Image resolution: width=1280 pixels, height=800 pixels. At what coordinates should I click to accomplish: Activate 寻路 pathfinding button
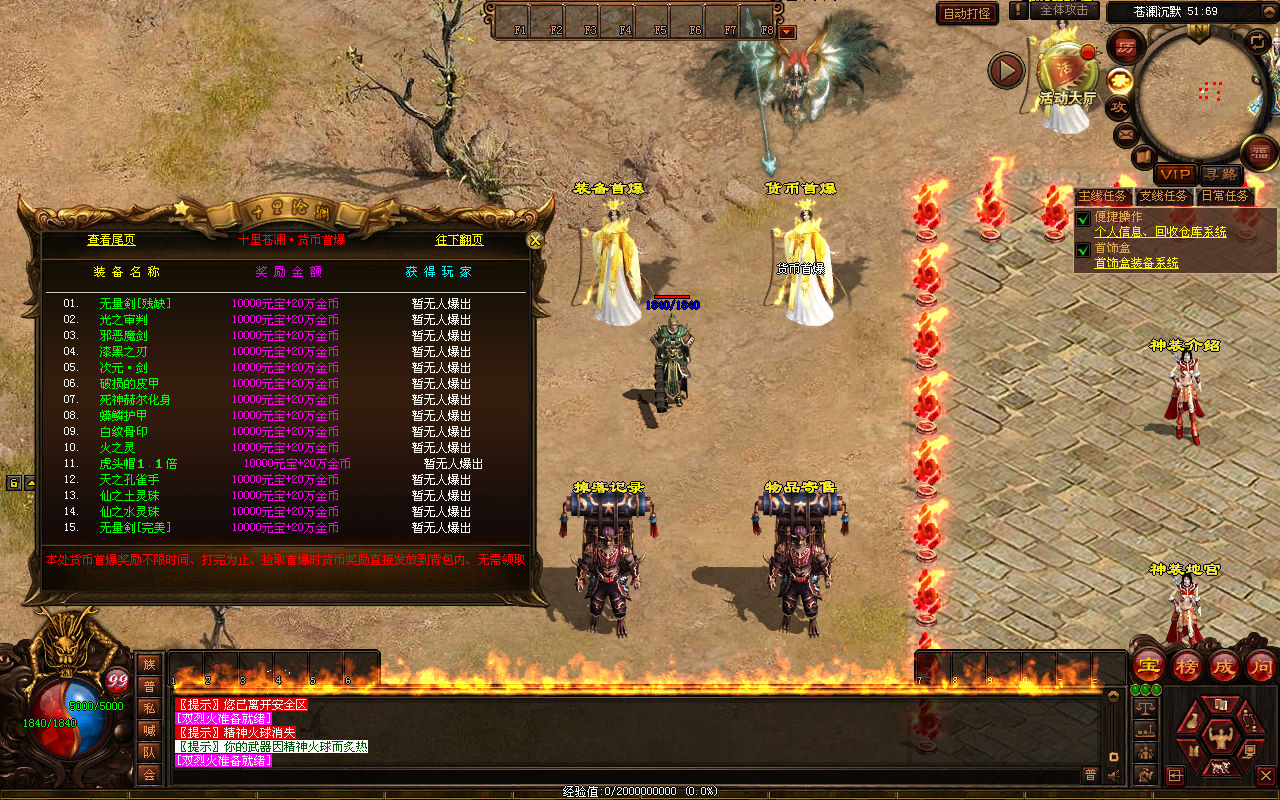1219,174
